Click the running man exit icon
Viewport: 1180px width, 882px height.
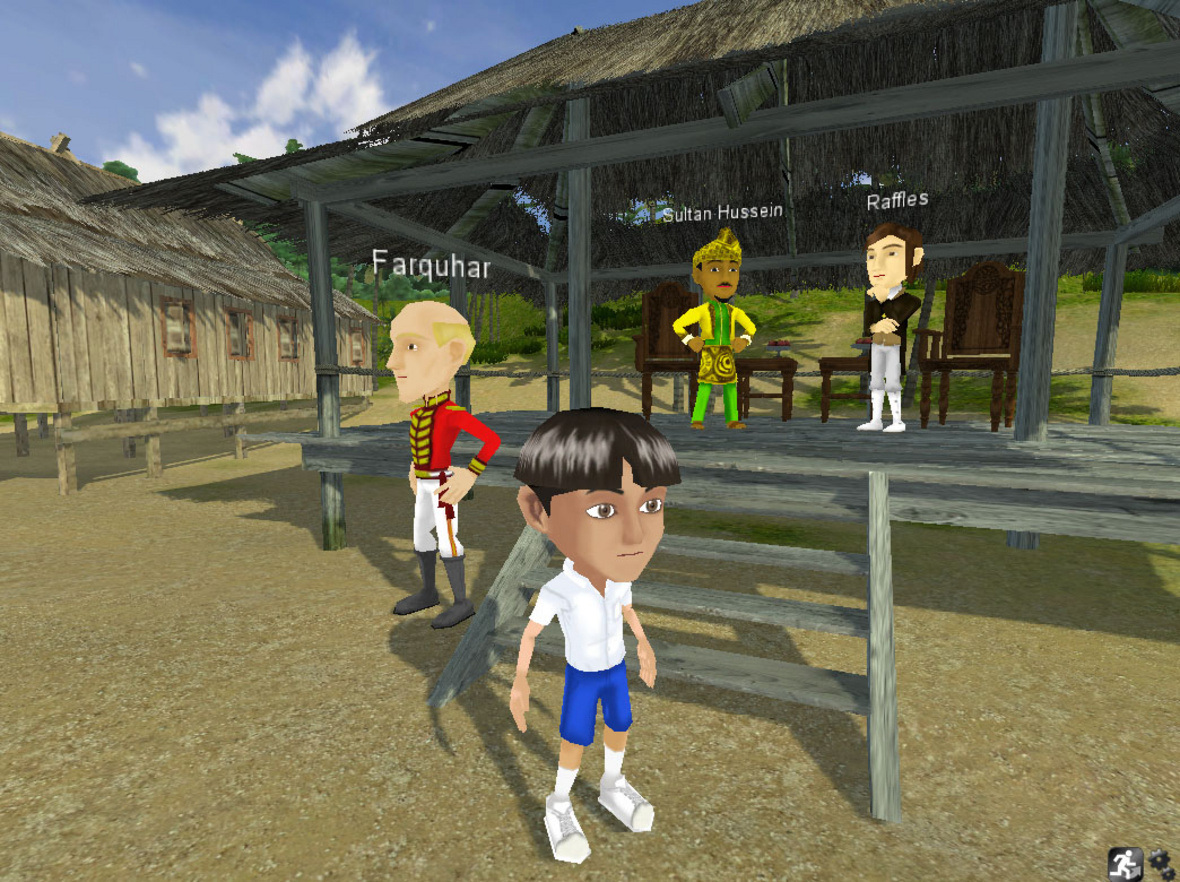point(1125,863)
